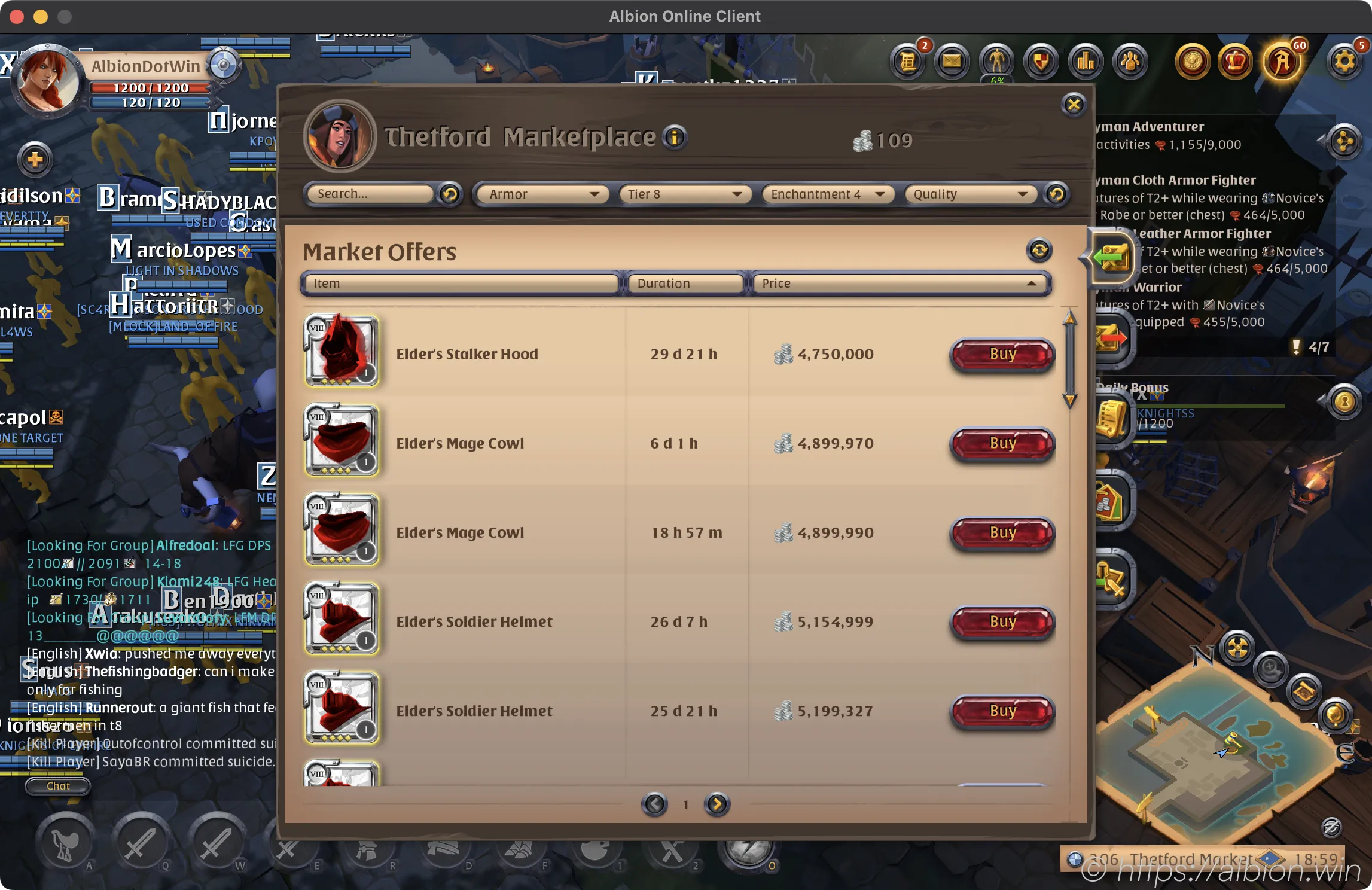The image size is (1372, 890).
Task: Buy the Elder's Mage Cowl for 4,899,970
Action: click(1002, 443)
